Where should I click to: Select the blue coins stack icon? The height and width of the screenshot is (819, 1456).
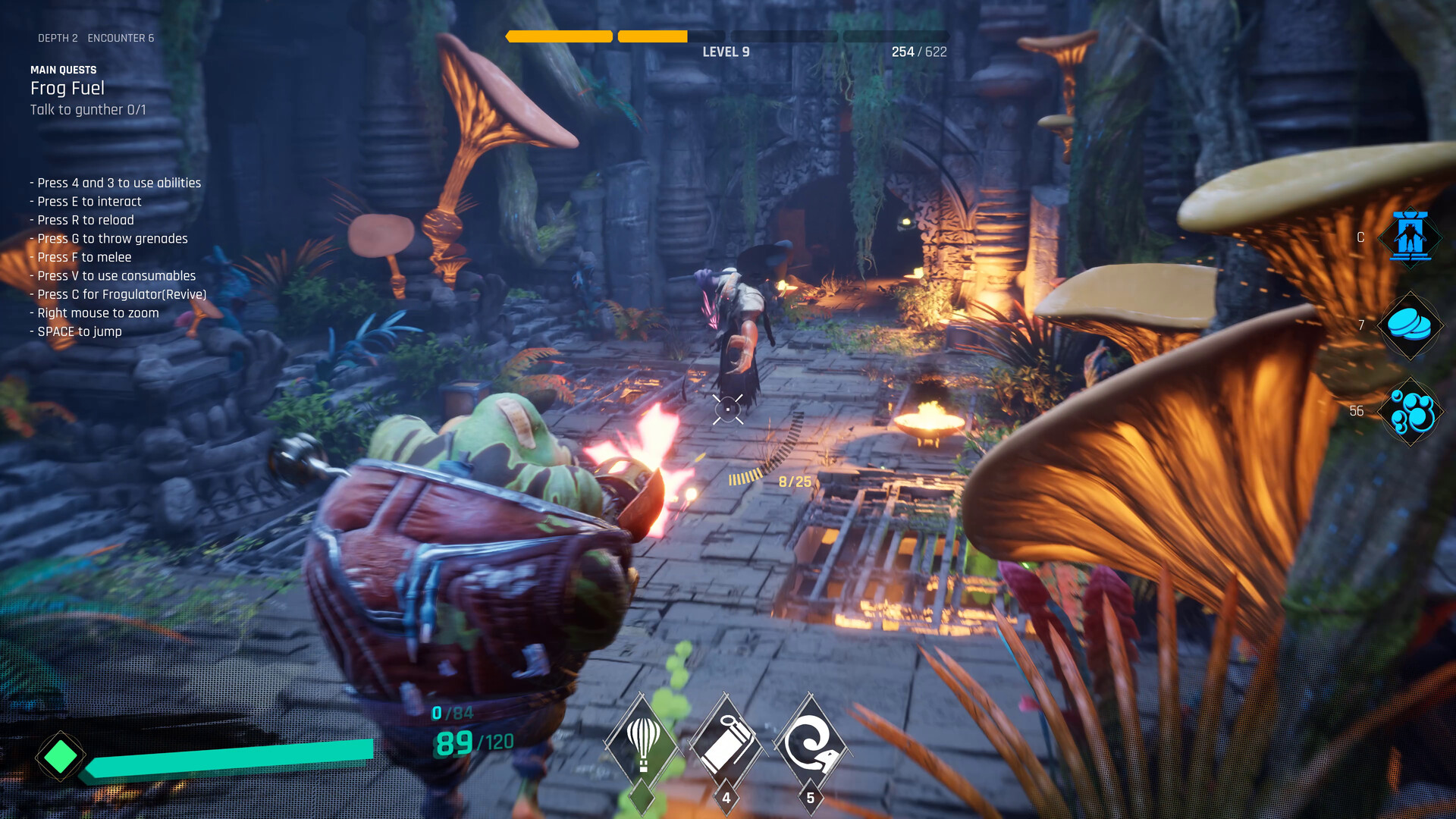[1410, 325]
